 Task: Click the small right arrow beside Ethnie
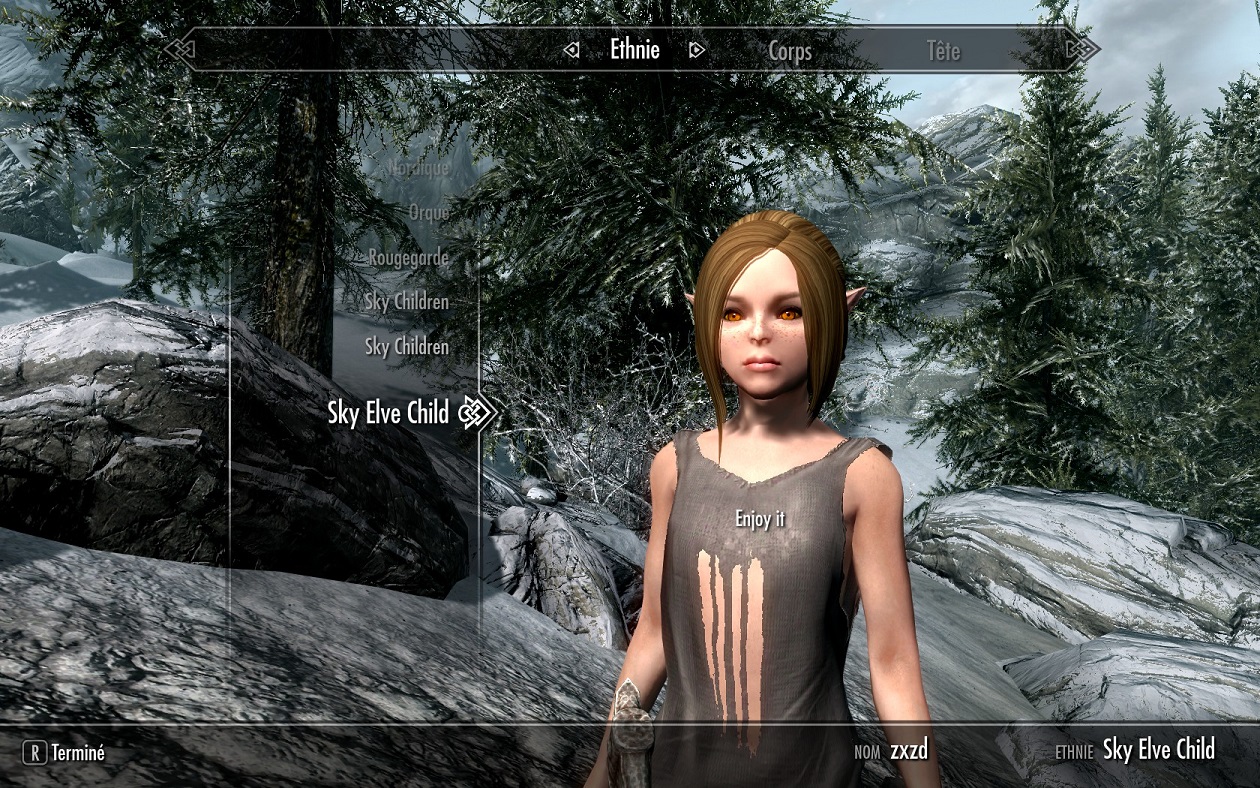pos(697,50)
